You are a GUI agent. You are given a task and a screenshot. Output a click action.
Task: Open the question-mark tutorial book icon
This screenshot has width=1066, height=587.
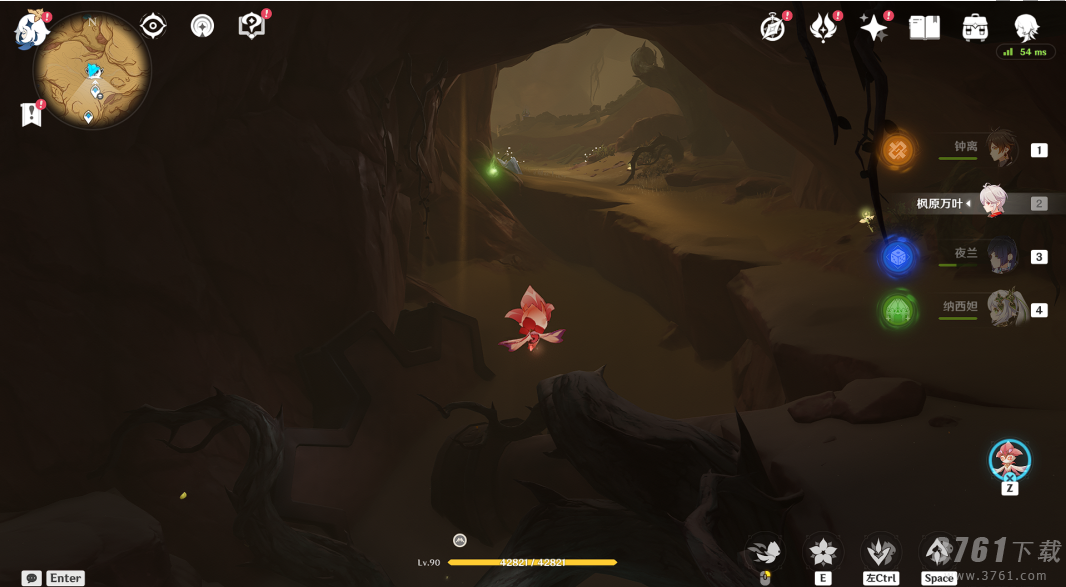(x=251, y=26)
